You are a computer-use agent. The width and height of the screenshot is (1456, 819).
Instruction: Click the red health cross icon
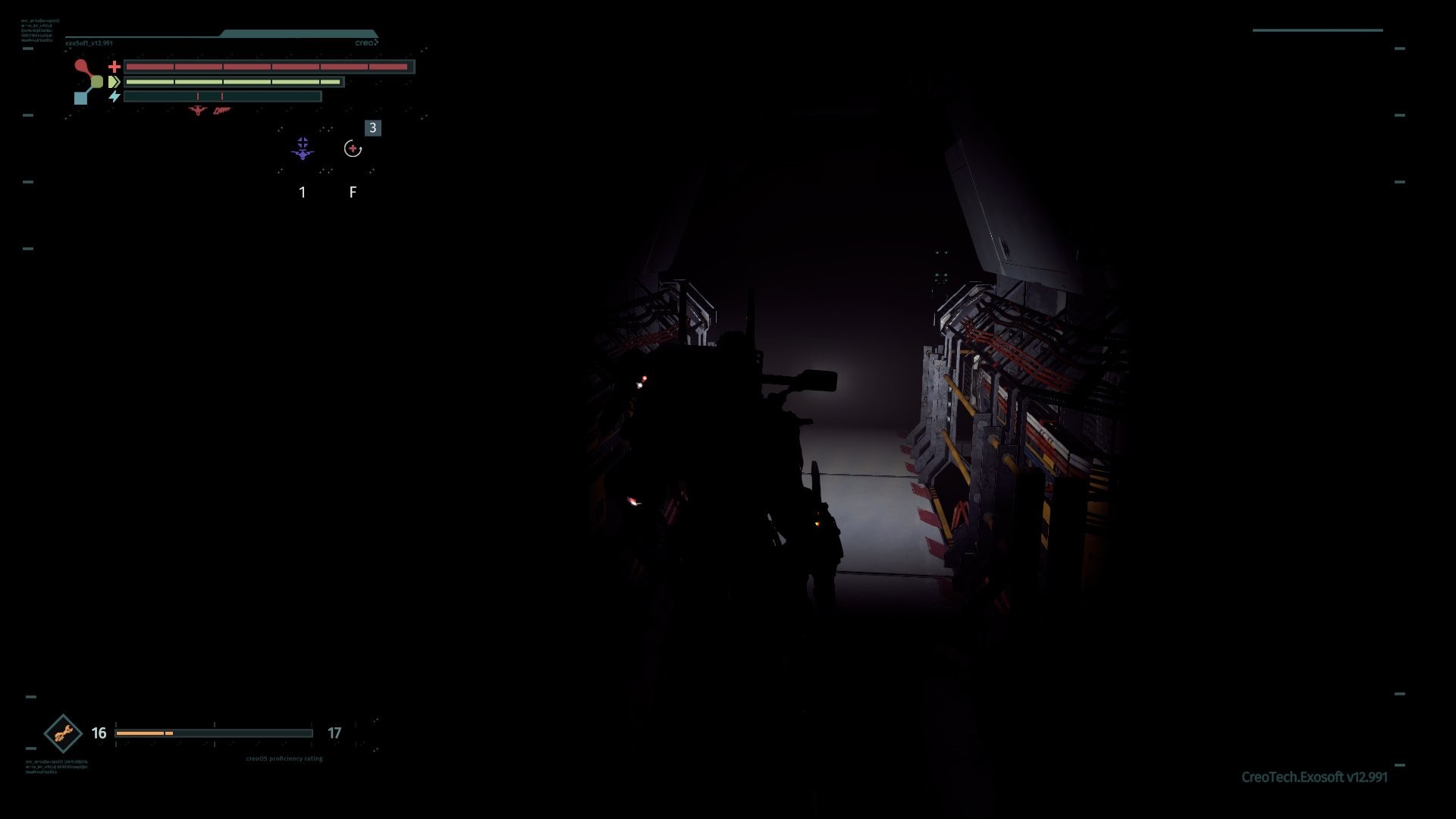pyautogui.click(x=115, y=67)
